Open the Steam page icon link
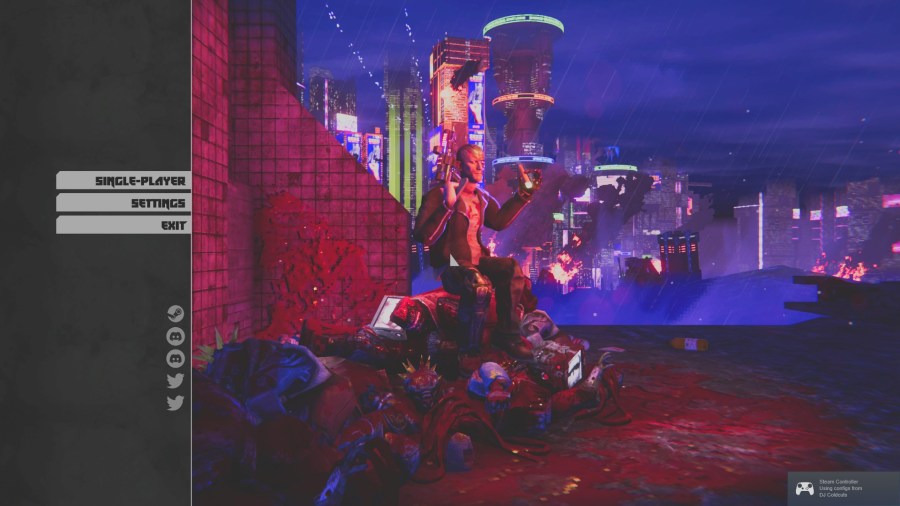This screenshot has width=900, height=506. click(176, 314)
